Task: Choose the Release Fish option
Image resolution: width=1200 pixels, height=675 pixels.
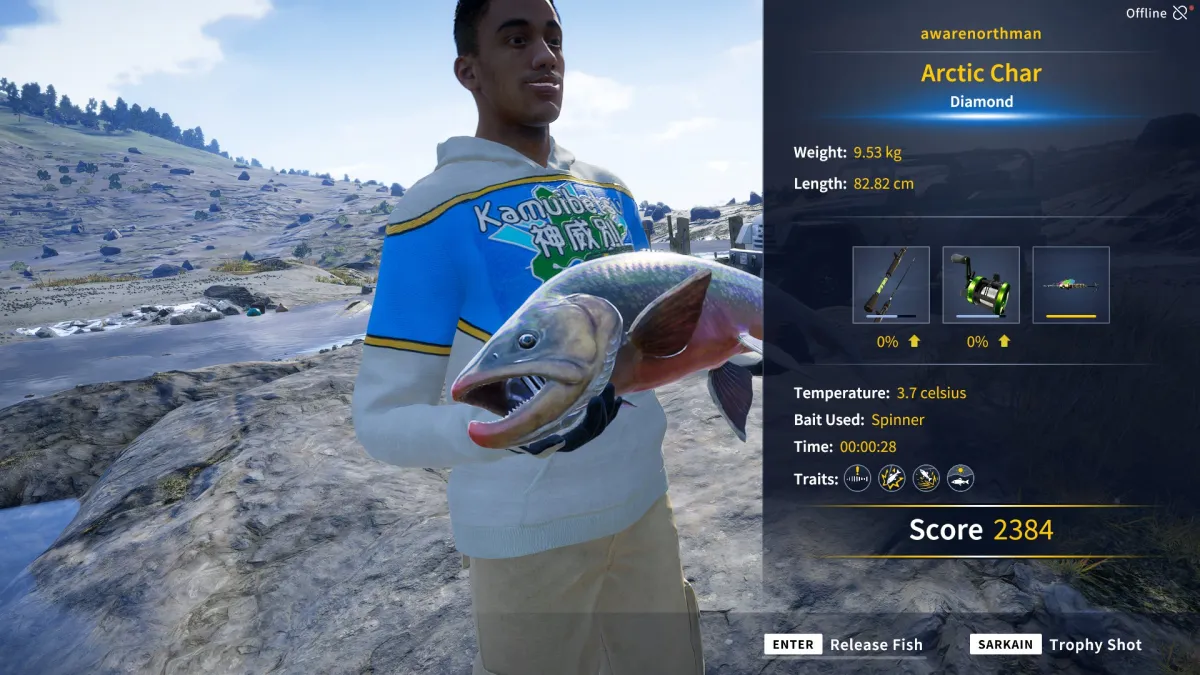Action: pos(843,645)
